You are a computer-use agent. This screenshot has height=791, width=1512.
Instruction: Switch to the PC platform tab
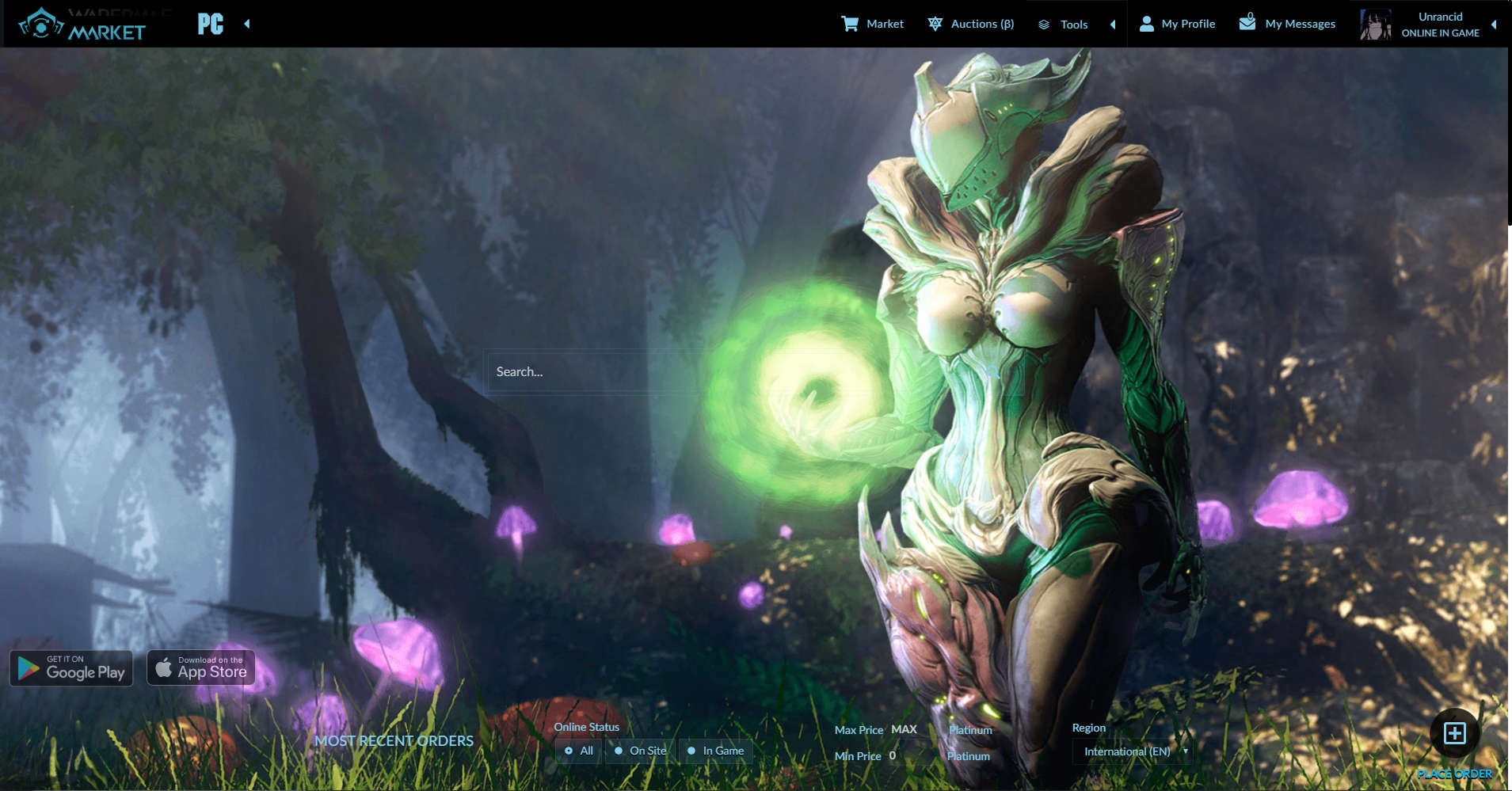211,24
